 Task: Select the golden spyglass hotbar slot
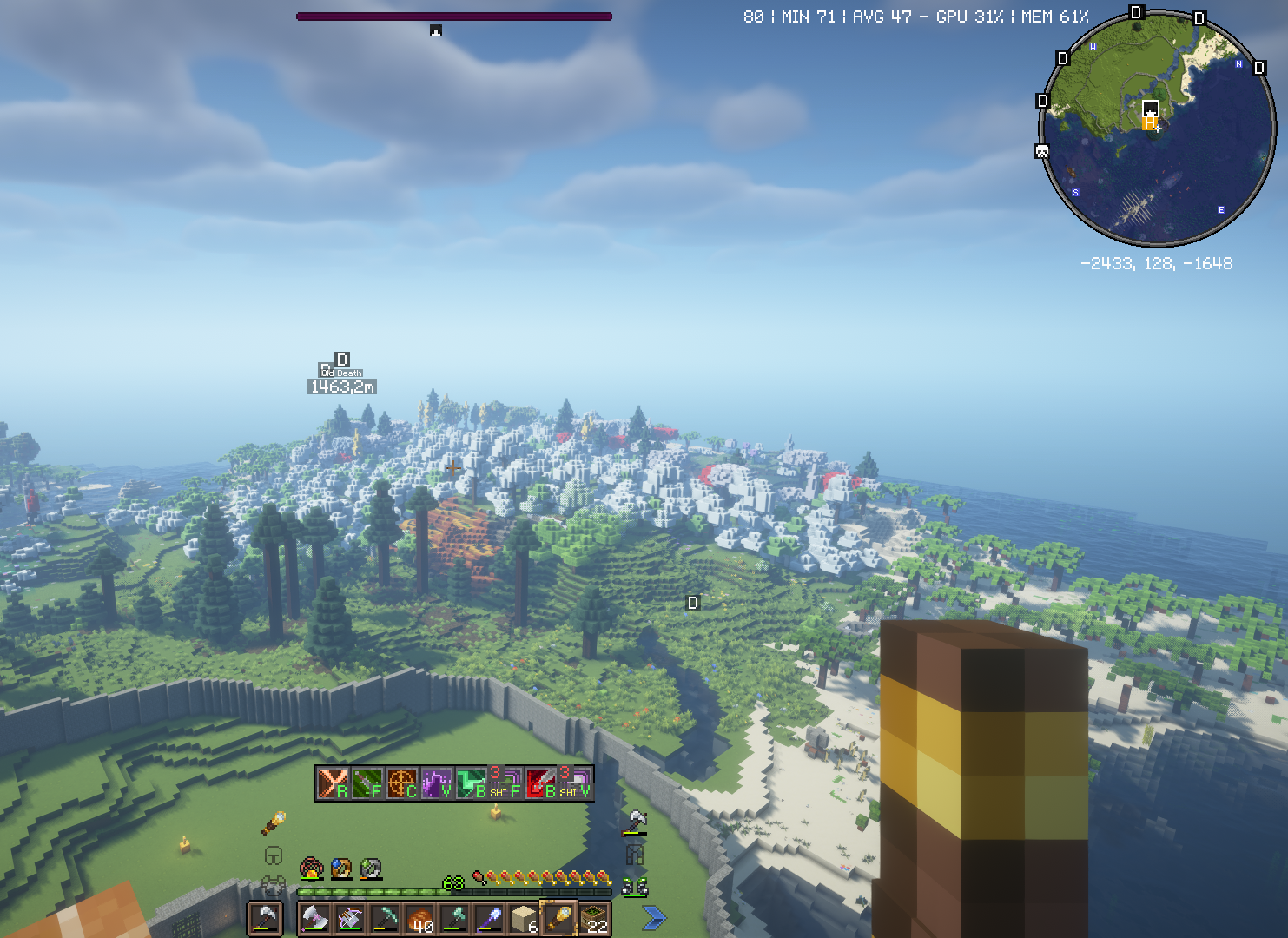560,919
